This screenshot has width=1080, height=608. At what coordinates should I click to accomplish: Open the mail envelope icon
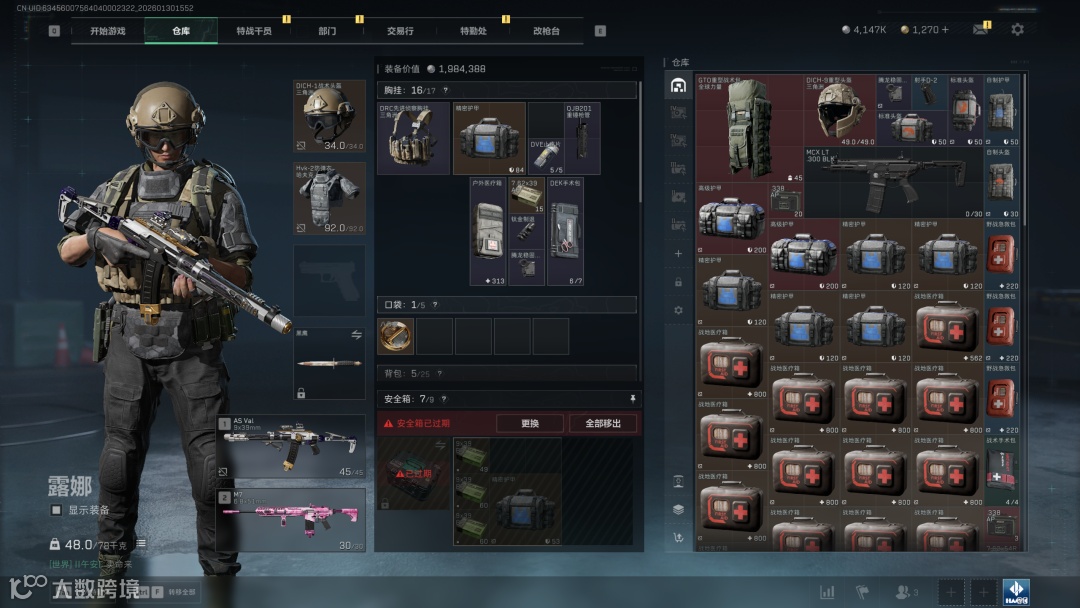pos(980,30)
